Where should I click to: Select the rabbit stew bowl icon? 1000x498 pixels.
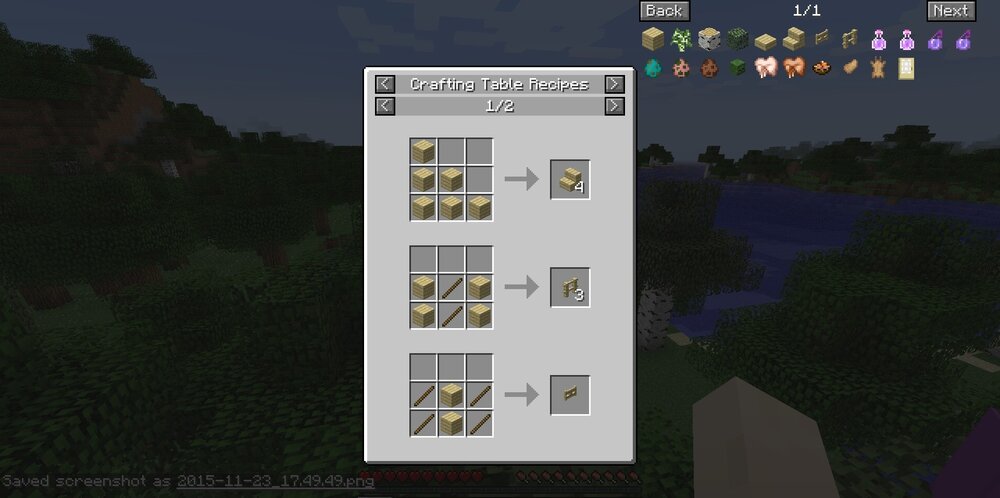pos(822,69)
